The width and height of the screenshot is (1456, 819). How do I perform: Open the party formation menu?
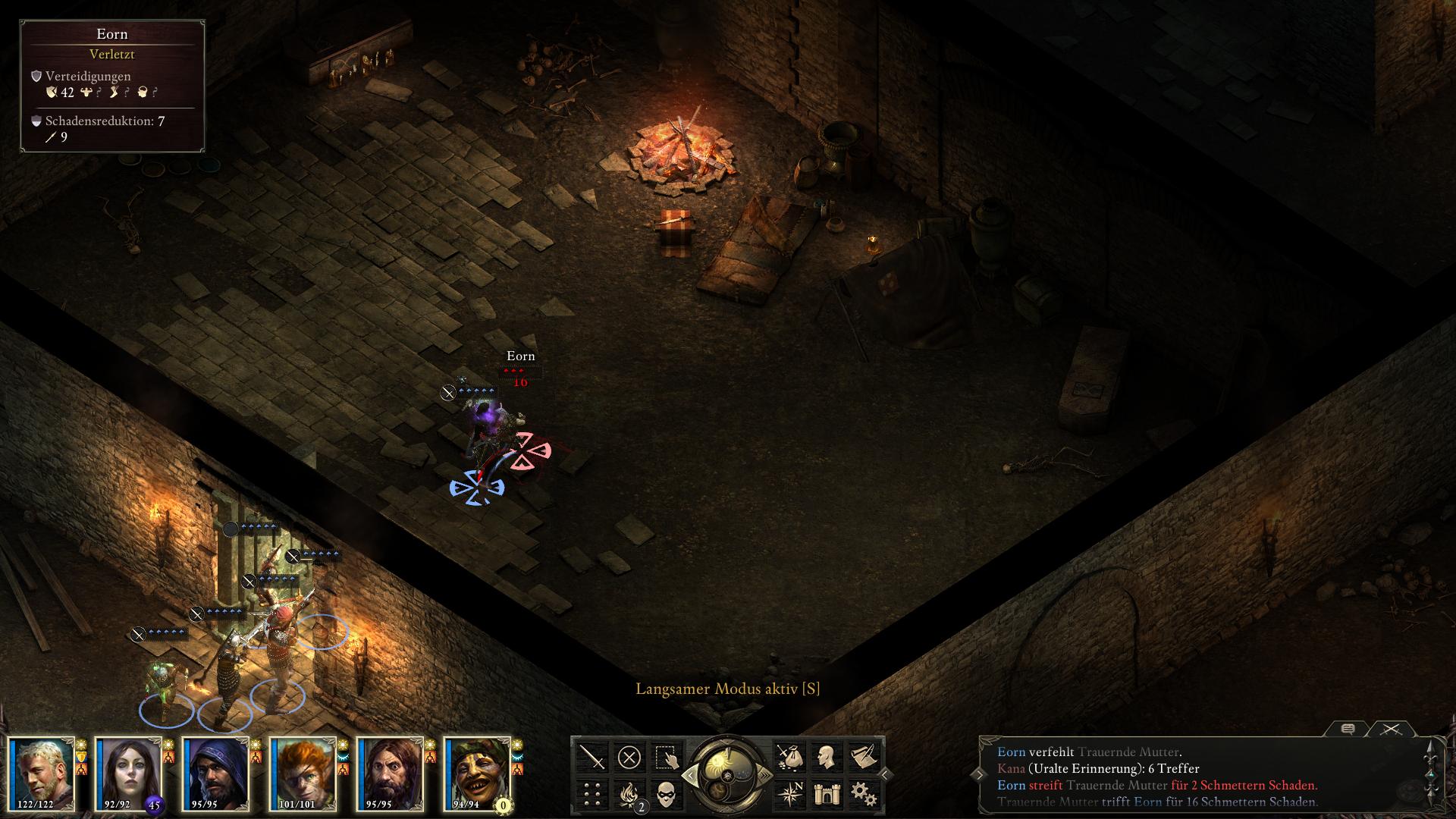point(592,794)
